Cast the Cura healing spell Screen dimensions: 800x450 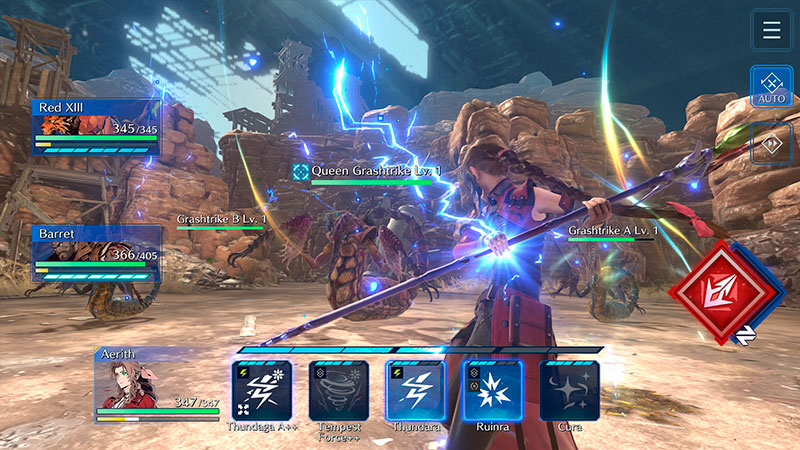coord(570,390)
